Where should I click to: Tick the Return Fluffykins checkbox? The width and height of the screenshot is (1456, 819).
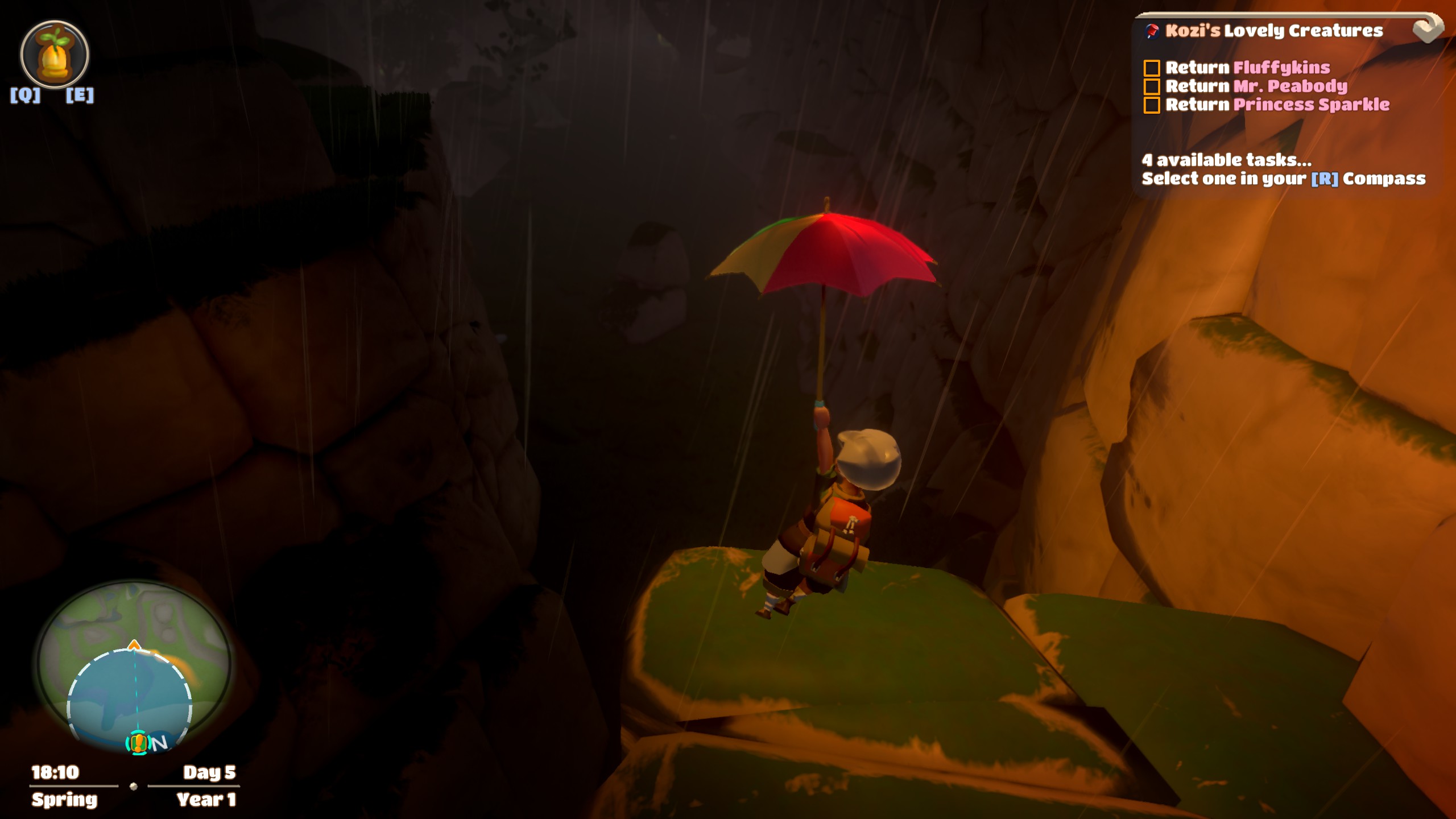pyautogui.click(x=1152, y=68)
